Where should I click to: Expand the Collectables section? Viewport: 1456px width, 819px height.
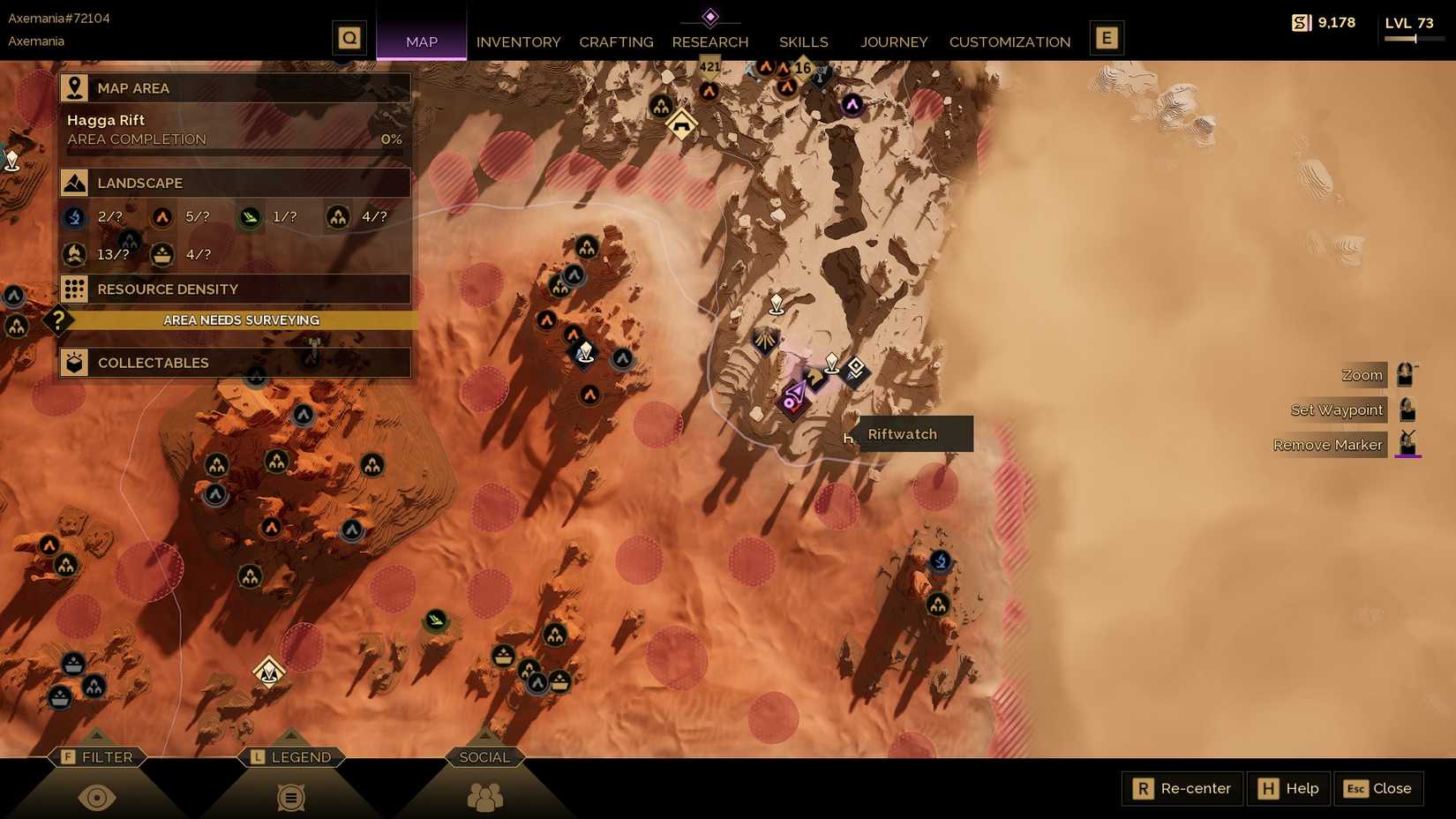point(235,362)
